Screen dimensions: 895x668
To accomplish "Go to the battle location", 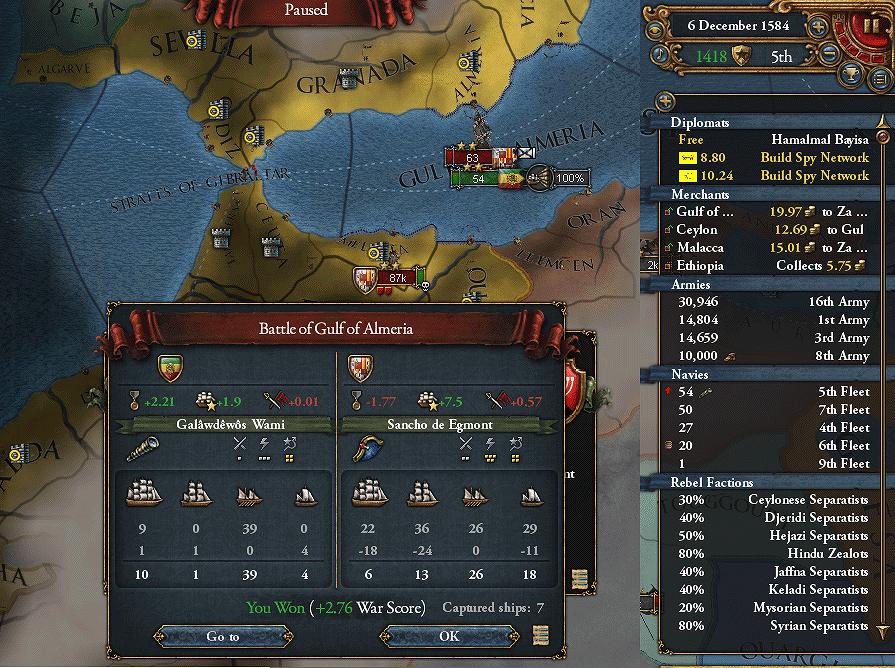I will (x=223, y=636).
